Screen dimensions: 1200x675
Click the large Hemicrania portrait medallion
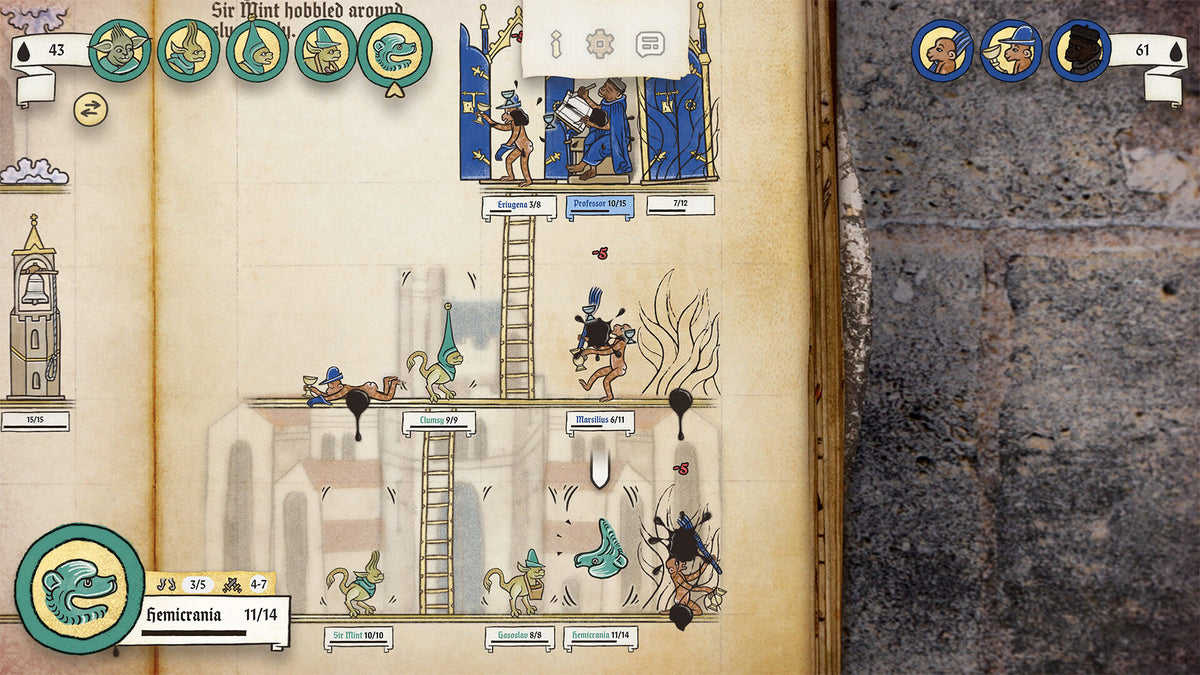pyautogui.click(x=79, y=587)
